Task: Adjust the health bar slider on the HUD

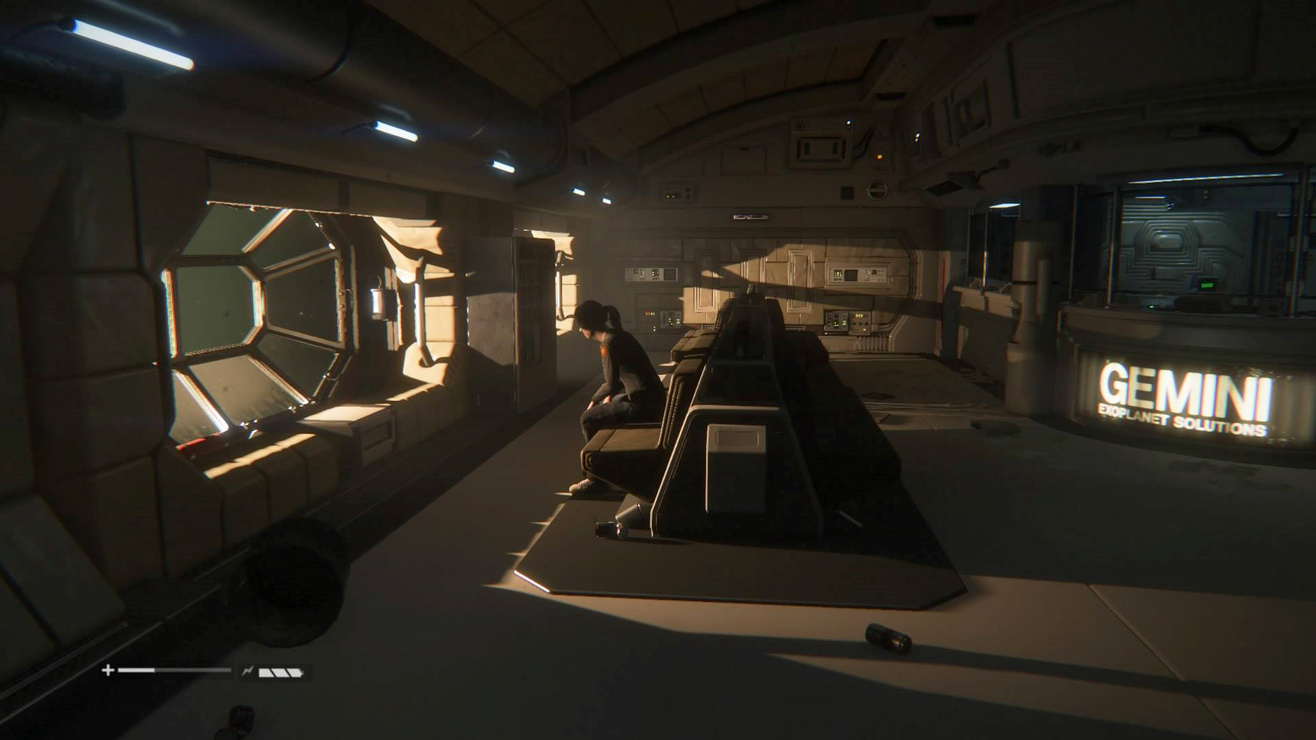Action: point(175,672)
